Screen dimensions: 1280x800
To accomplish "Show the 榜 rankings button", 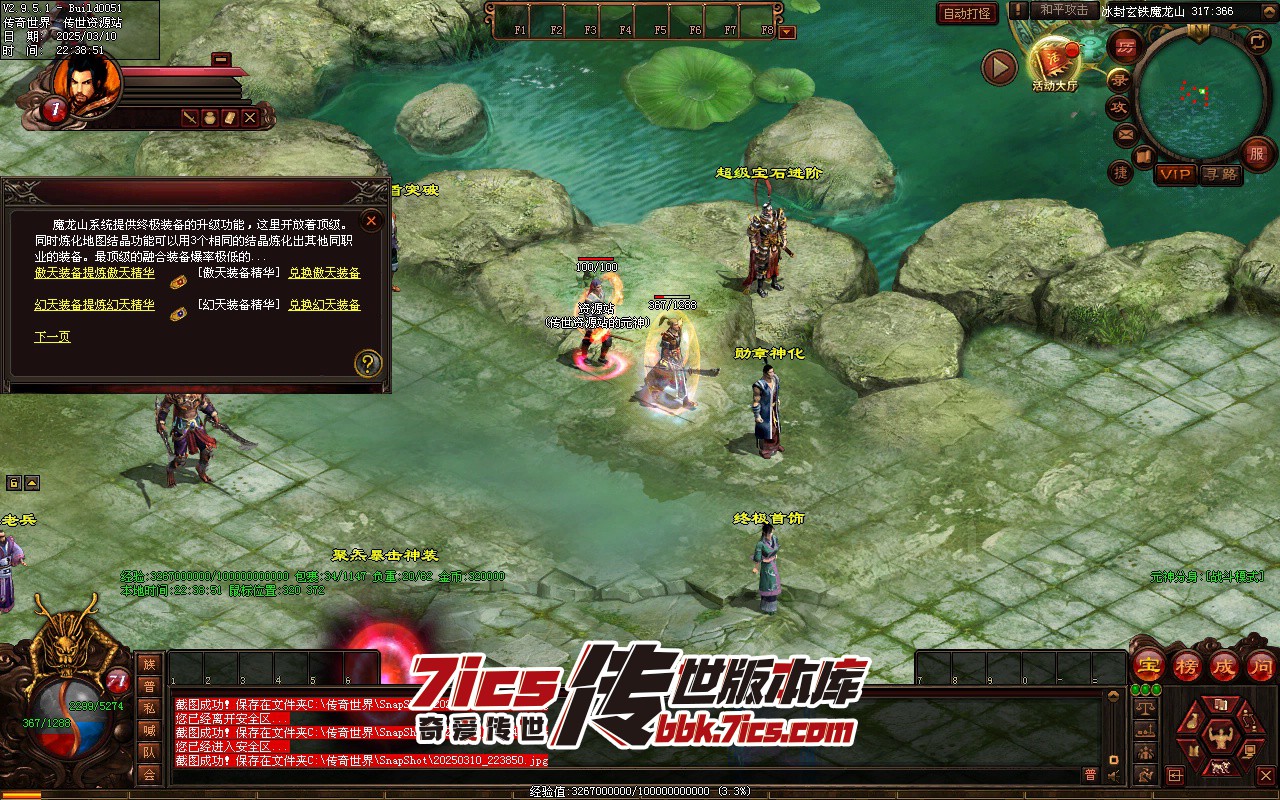I will pos(1187,666).
